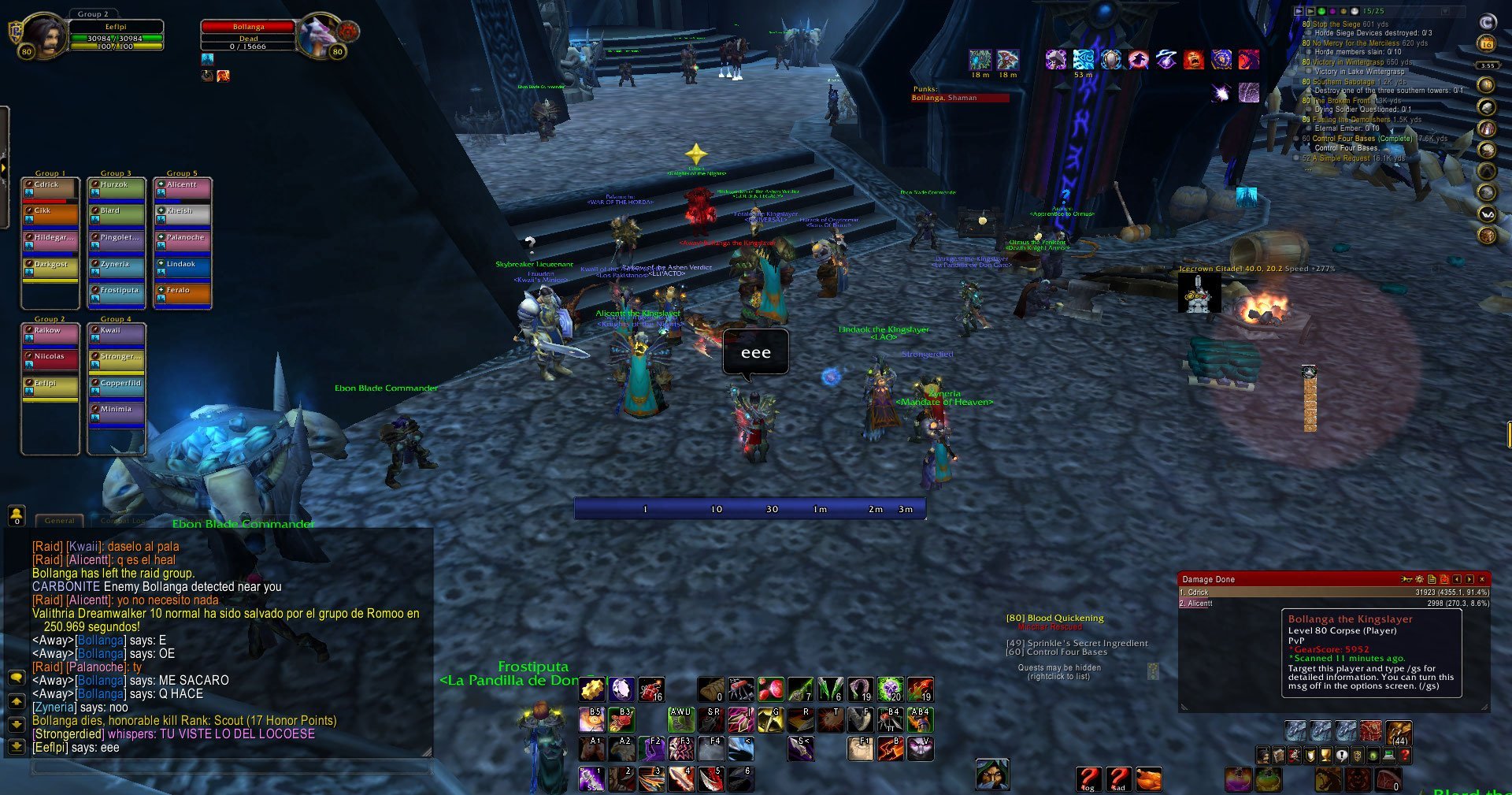1512x795 pixels.
Task: Cast the purple ability bound to key 1
Action: click(591, 778)
